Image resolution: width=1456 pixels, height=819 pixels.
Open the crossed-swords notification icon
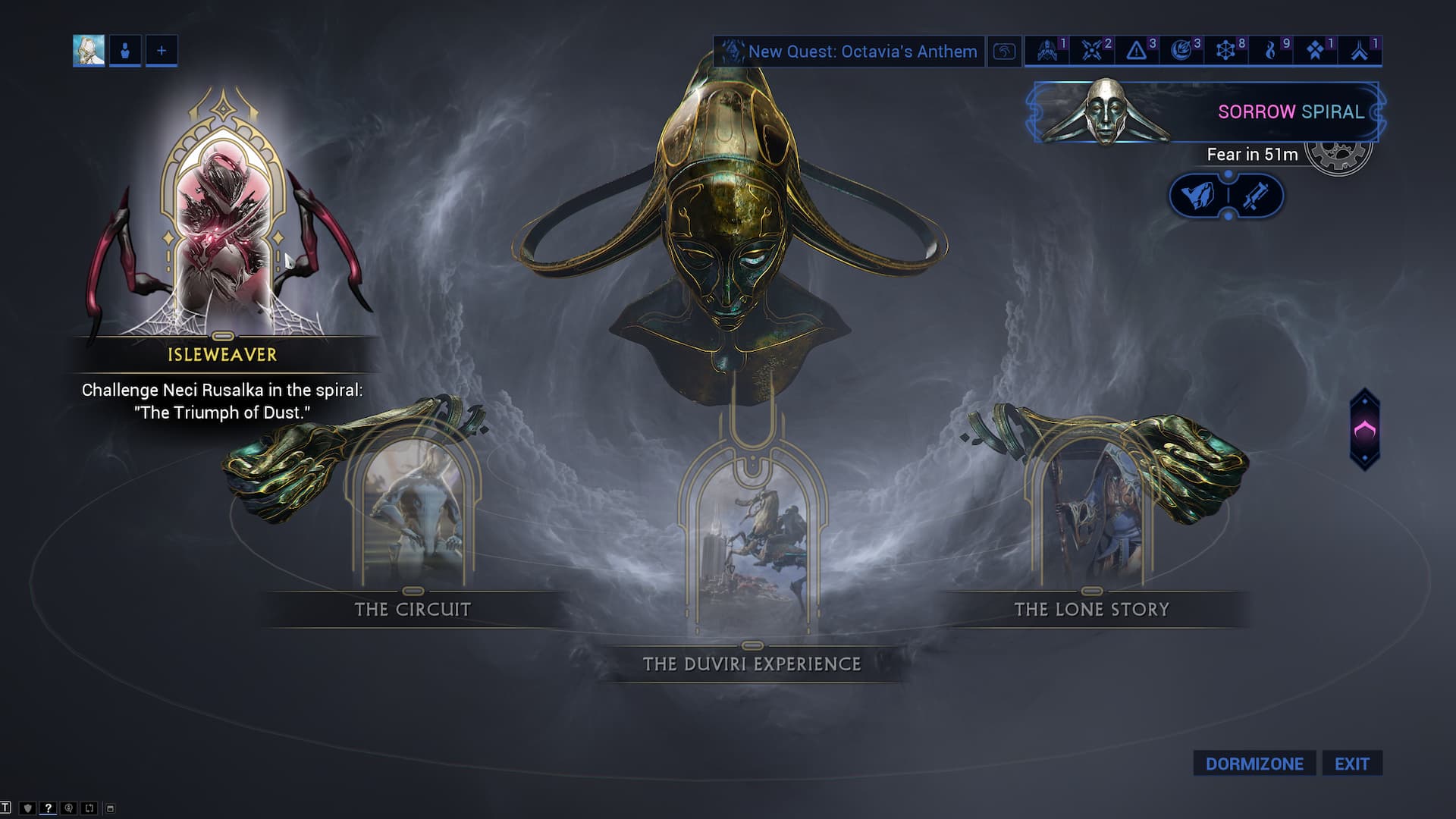pyautogui.click(x=1092, y=51)
